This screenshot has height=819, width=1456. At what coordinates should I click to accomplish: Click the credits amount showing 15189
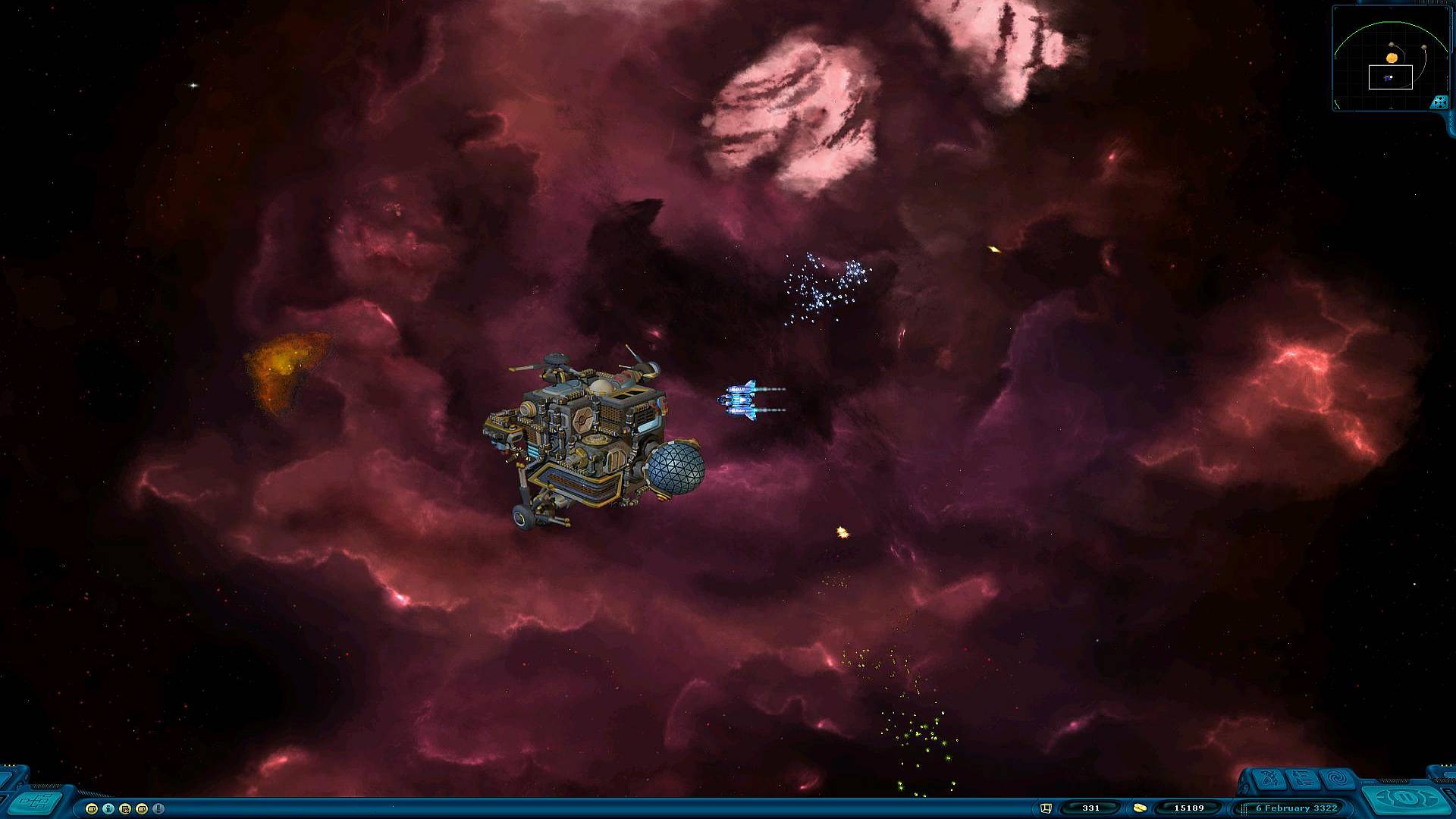click(1189, 808)
